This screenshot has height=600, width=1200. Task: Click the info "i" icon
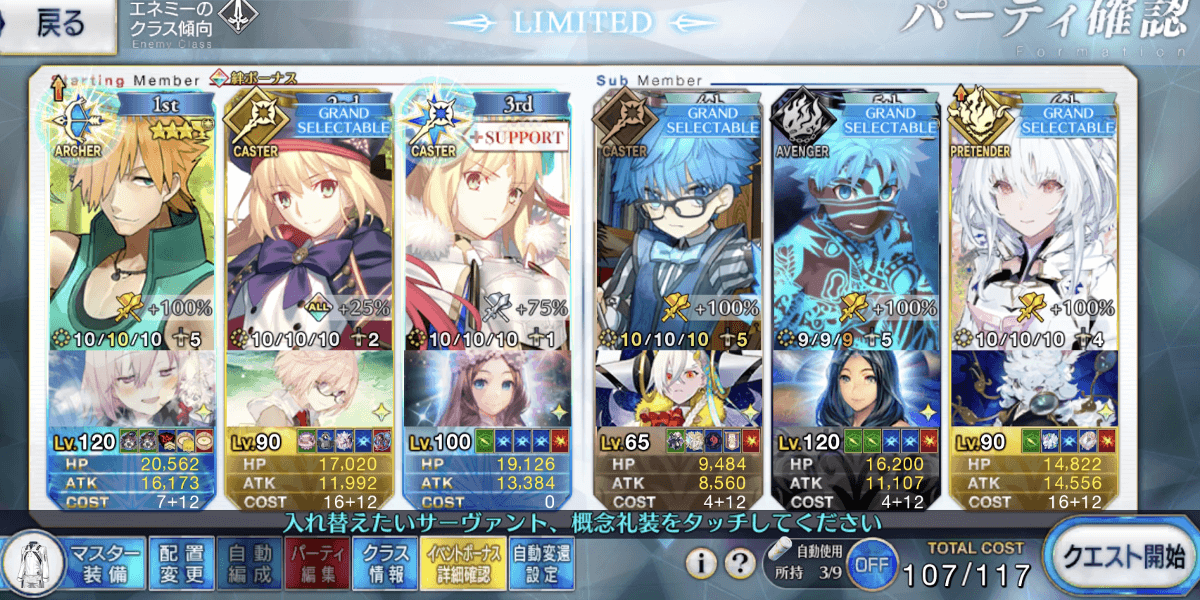pos(704,564)
